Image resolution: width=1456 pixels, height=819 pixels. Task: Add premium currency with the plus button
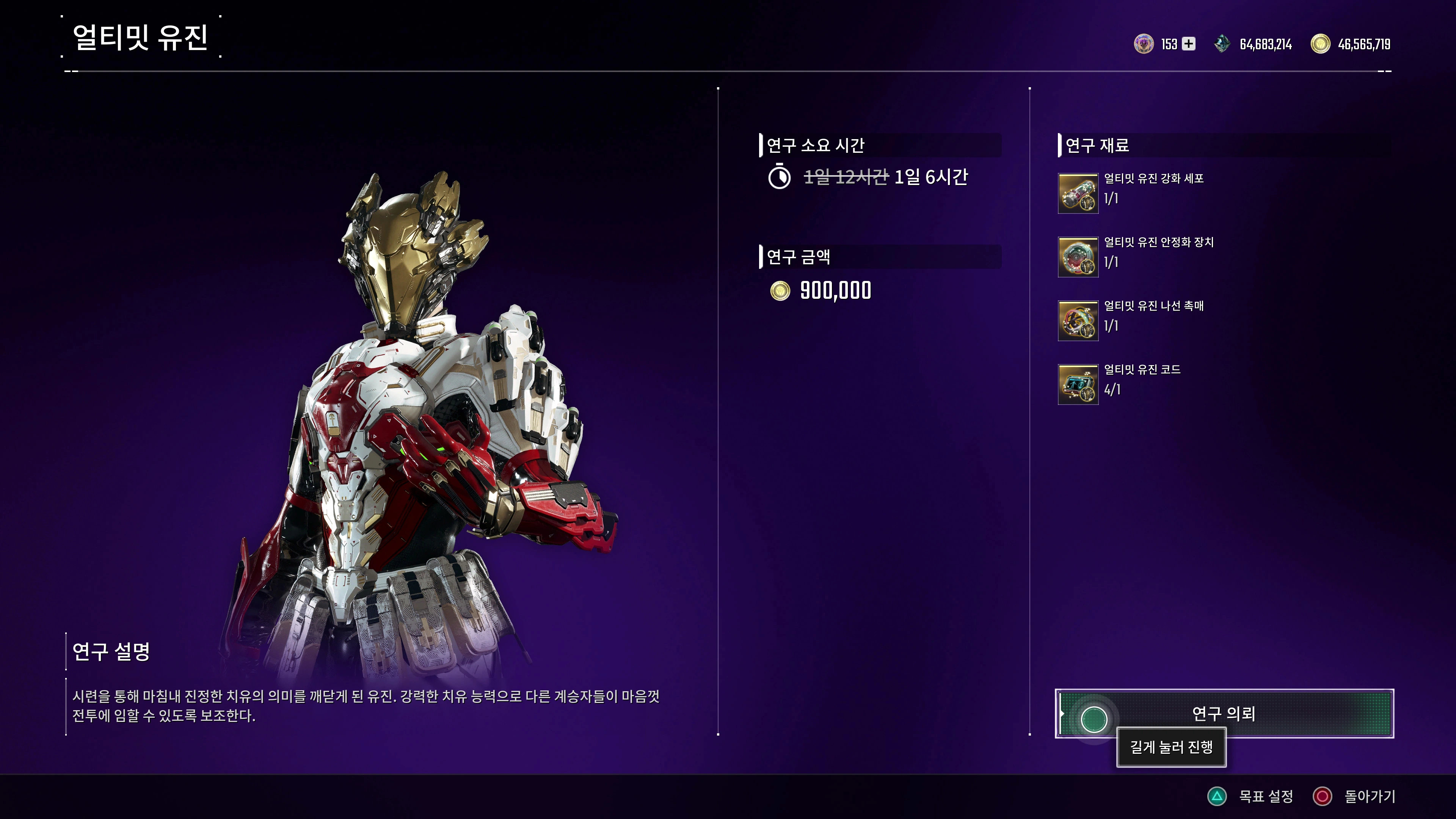click(1189, 44)
